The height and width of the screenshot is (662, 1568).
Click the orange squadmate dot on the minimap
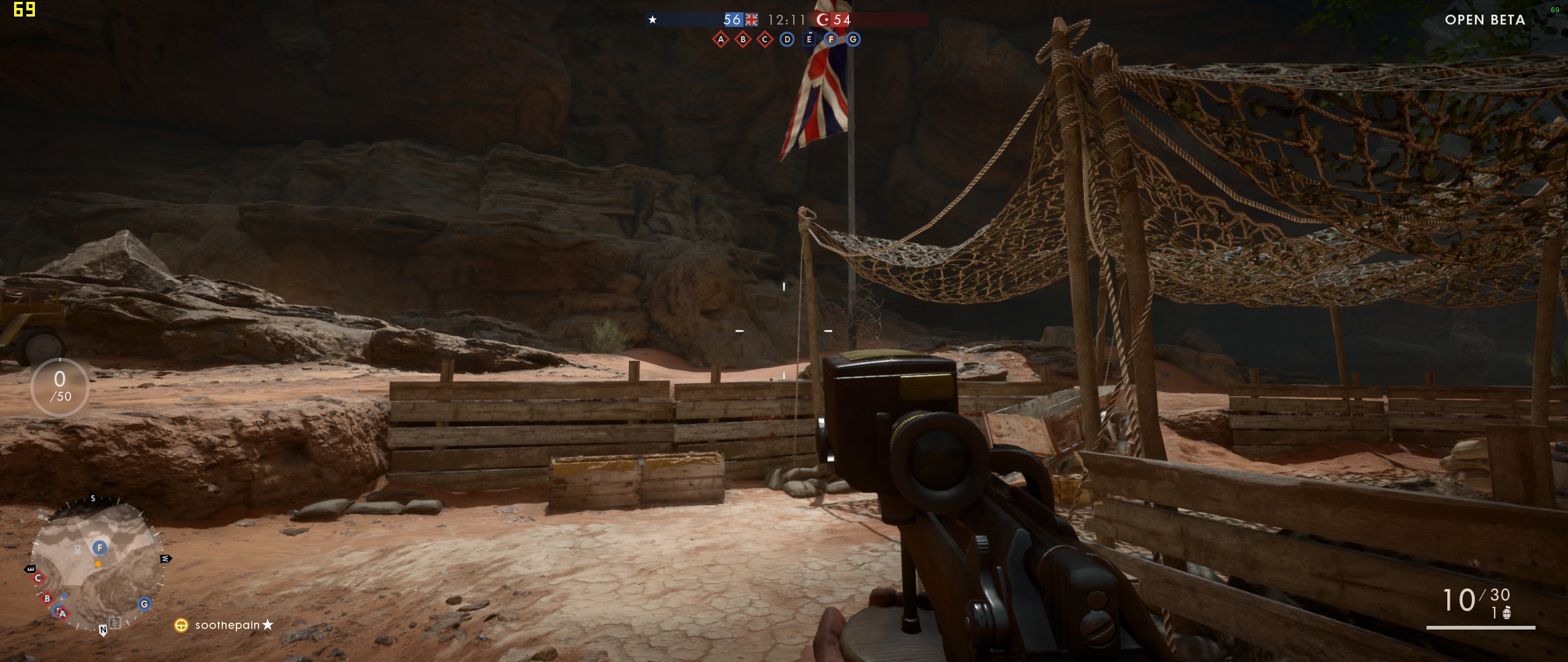98,564
